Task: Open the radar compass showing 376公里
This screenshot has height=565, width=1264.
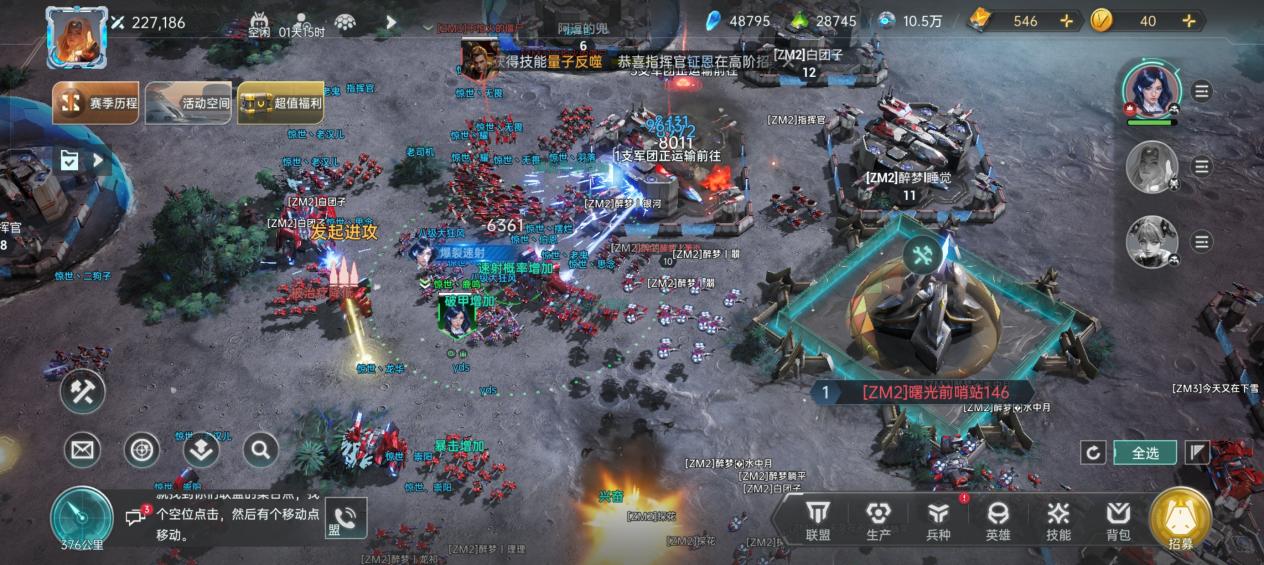Action: point(82,518)
